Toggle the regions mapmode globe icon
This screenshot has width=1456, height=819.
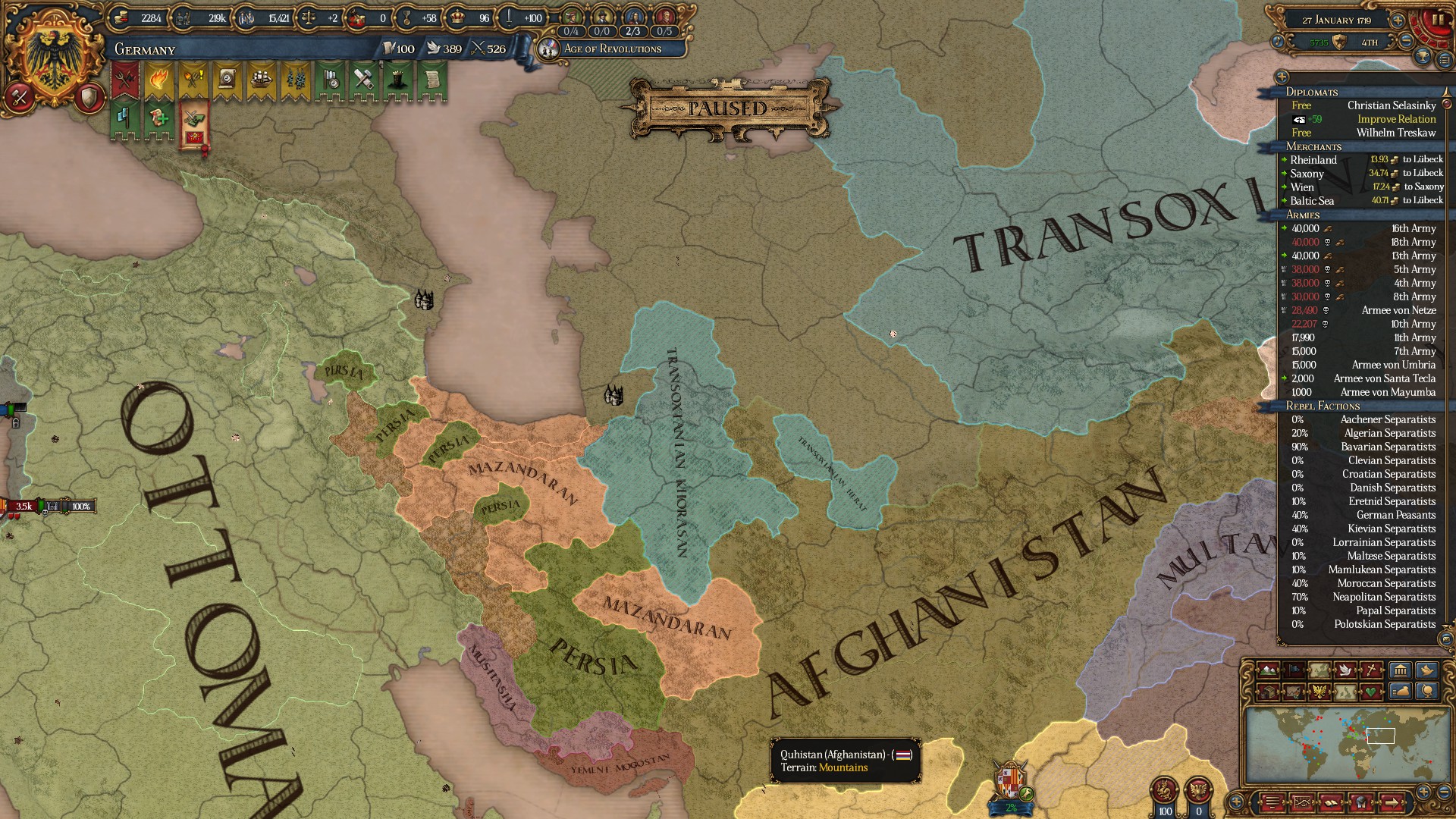pos(1427,692)
